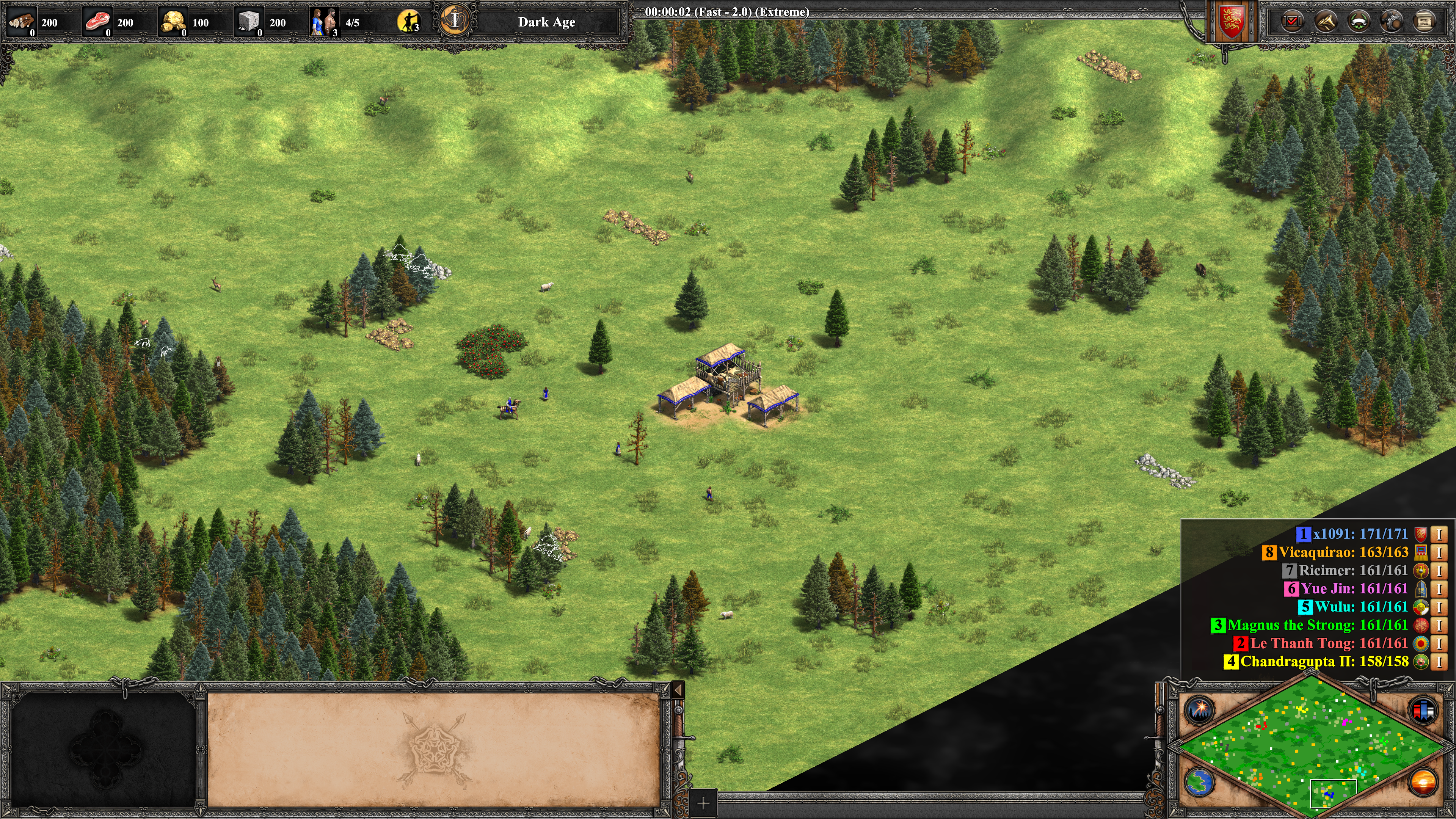Click the Dark Age emblem icon
This screenshot has height=819, width=1456.
coord(455,22)
